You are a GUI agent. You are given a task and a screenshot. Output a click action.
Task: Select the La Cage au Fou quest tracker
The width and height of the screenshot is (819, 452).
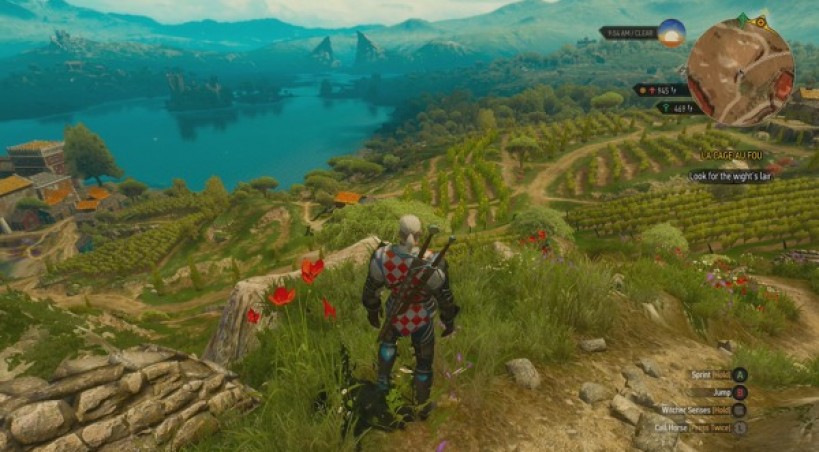point(730,156)
